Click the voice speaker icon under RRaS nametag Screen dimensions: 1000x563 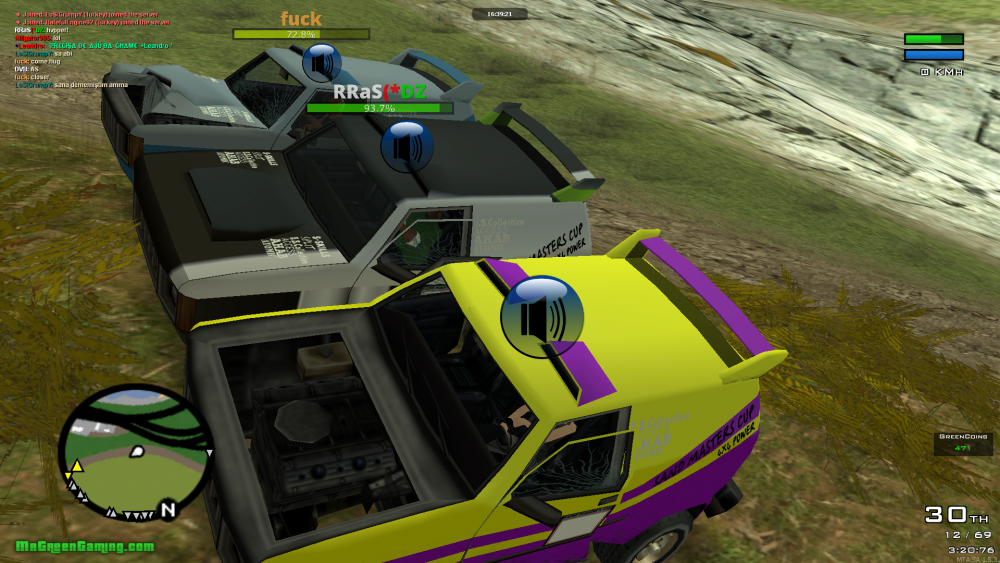[x=406, y=146]
